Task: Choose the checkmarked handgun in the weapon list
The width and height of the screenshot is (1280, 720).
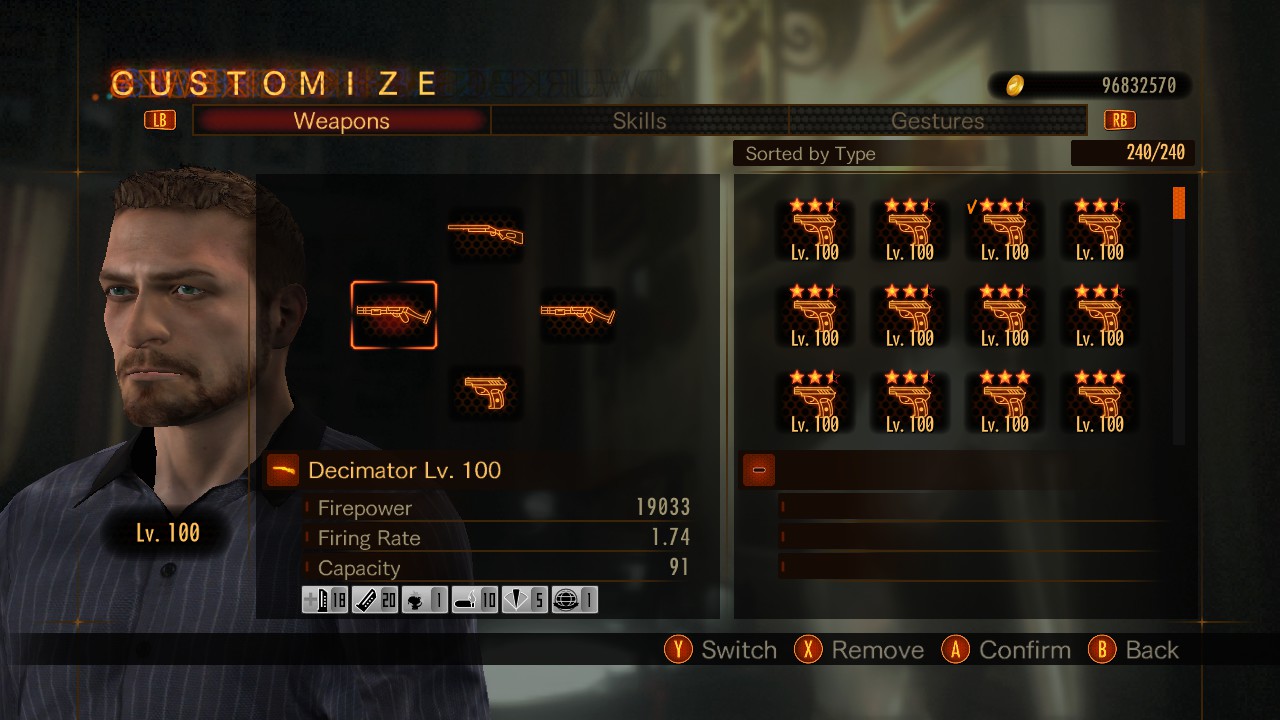Action: (x=1003, y=232)
